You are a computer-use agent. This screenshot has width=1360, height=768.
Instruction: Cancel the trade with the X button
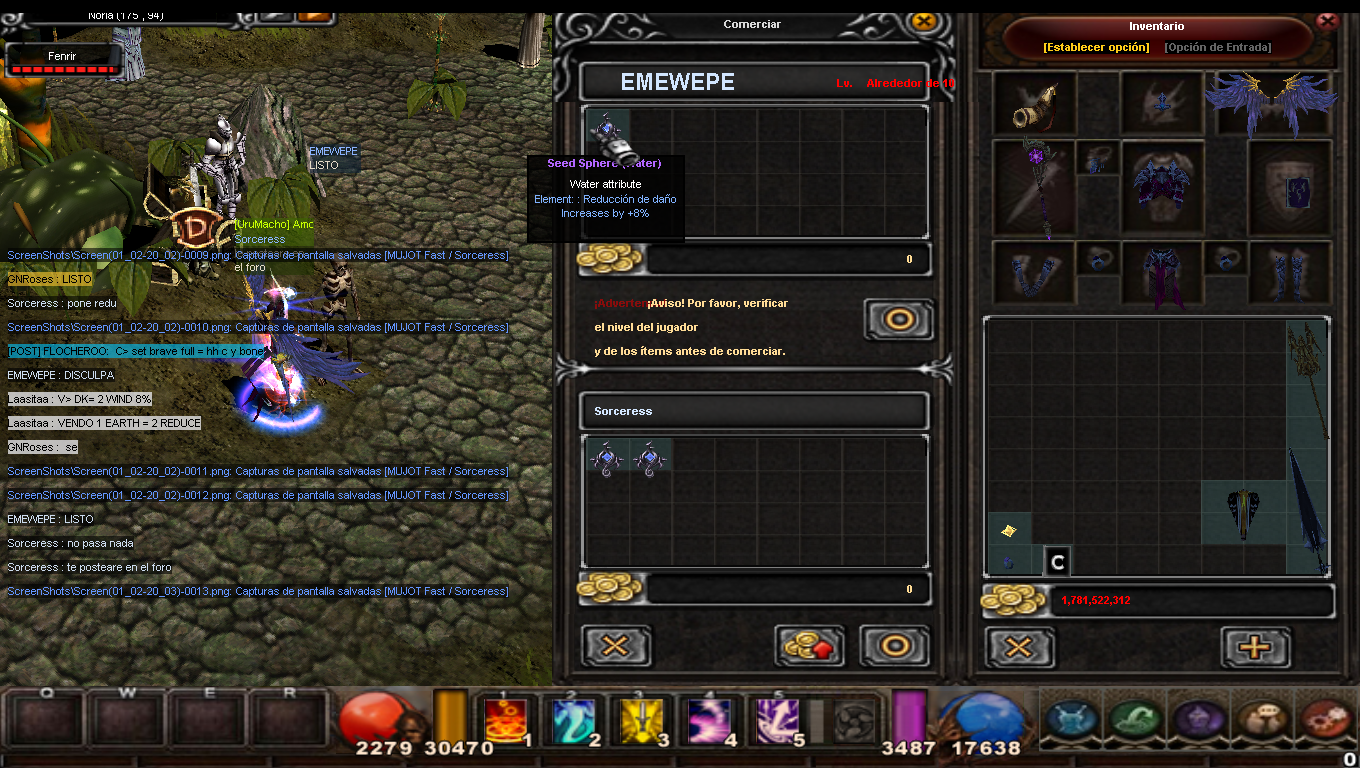[615, 646]
